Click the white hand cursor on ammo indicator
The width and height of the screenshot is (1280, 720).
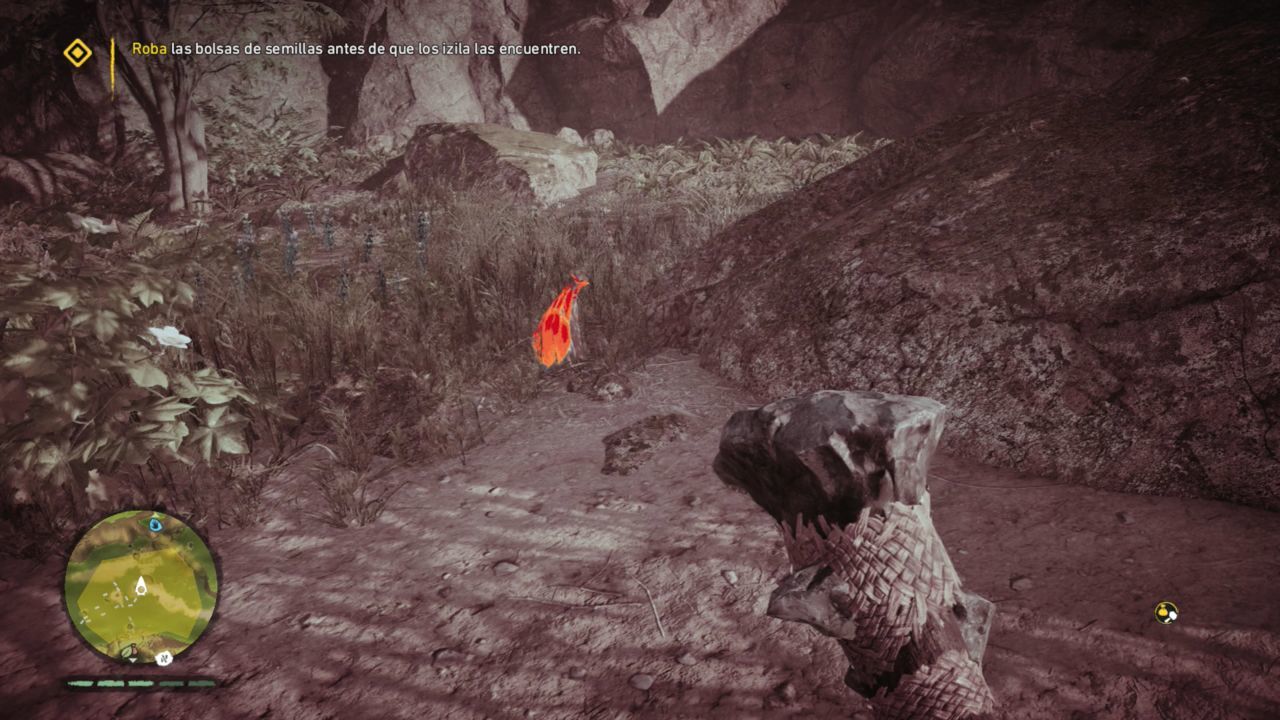tap(1173, 617)
